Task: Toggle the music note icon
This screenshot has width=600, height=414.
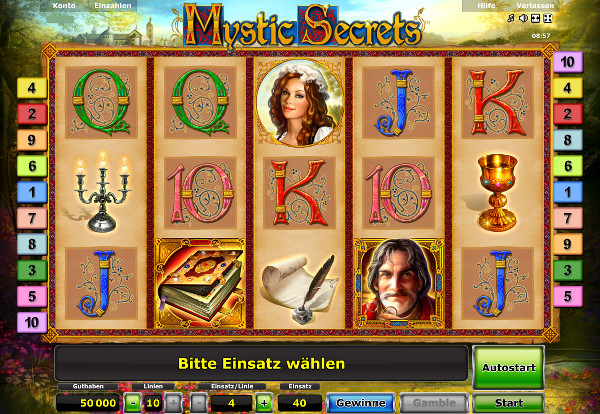Action: coord(511,19)
